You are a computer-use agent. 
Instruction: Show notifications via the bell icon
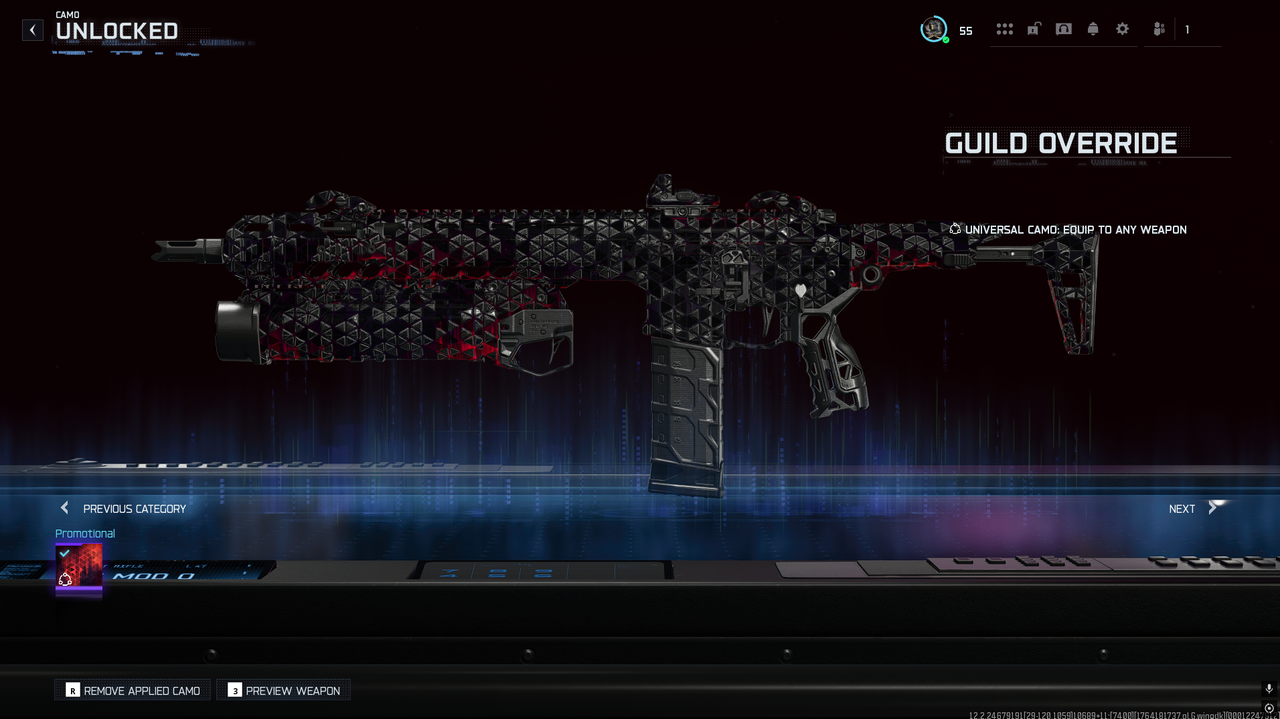tap(1093, 29)
